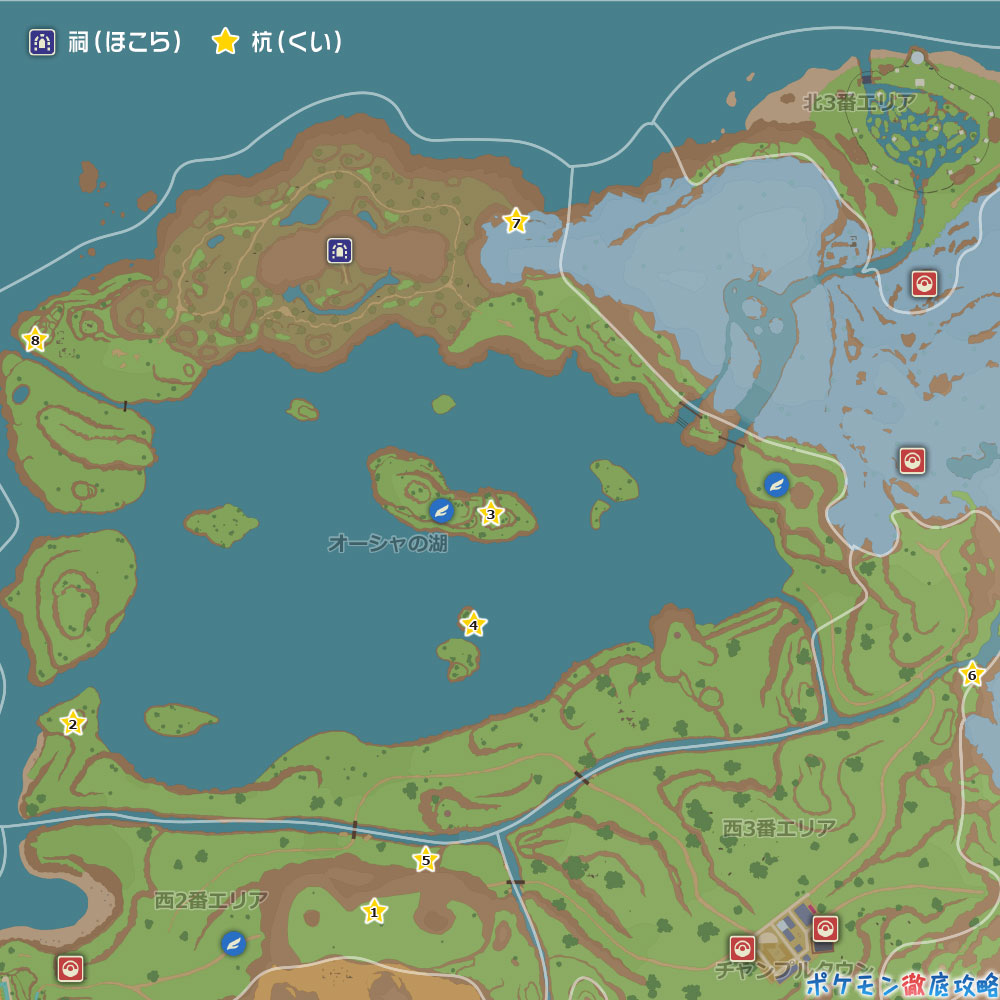This screenshot has height=1000, width=1000.
Task: Click the 杭(くい) stake legend entry
Action: tap(278, 42)
